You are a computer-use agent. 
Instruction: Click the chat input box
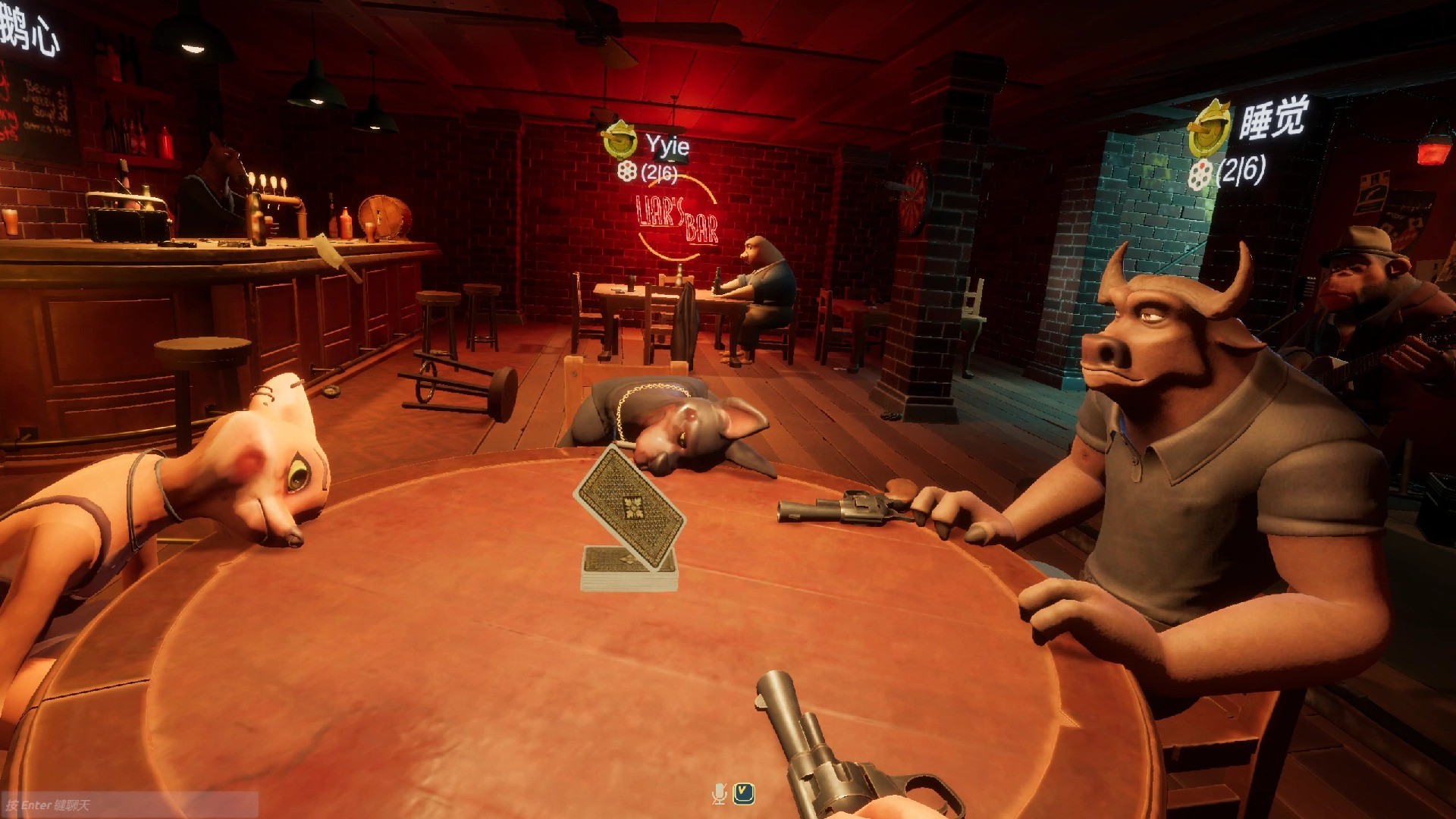(129, 805)
